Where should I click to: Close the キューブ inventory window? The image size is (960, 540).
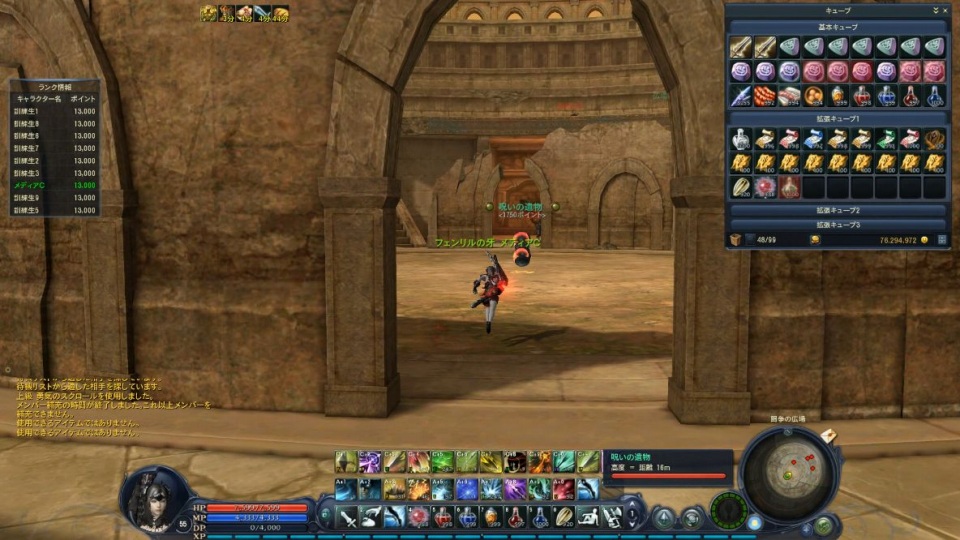coord(945,10)
